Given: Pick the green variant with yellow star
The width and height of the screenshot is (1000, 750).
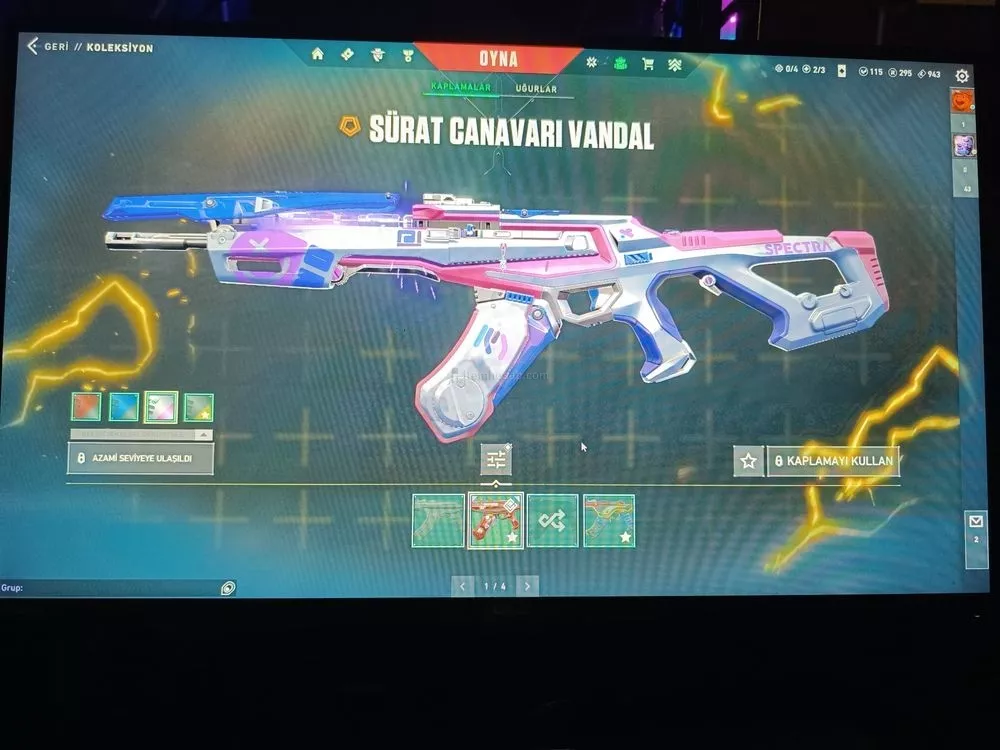Looking at the screenshot, I should 198,407.
